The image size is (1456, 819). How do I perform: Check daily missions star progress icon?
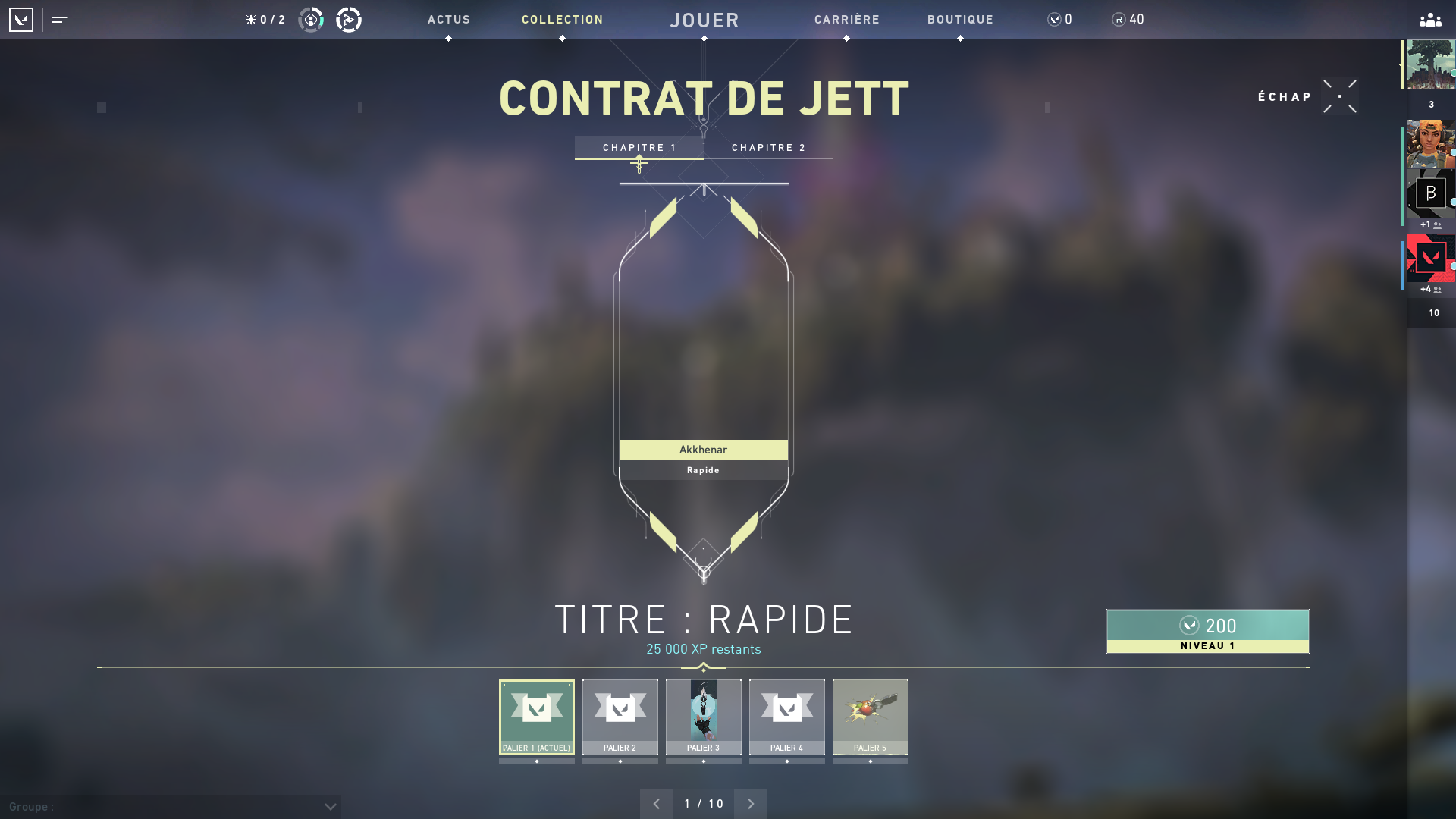pos(250,20)
